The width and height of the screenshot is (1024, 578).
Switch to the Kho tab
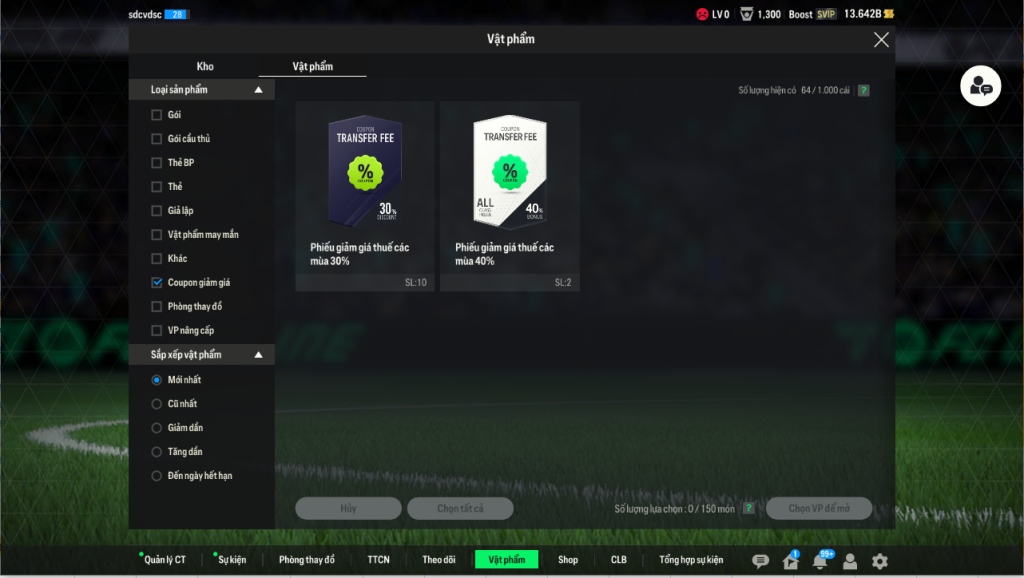(x=205, y=67)
